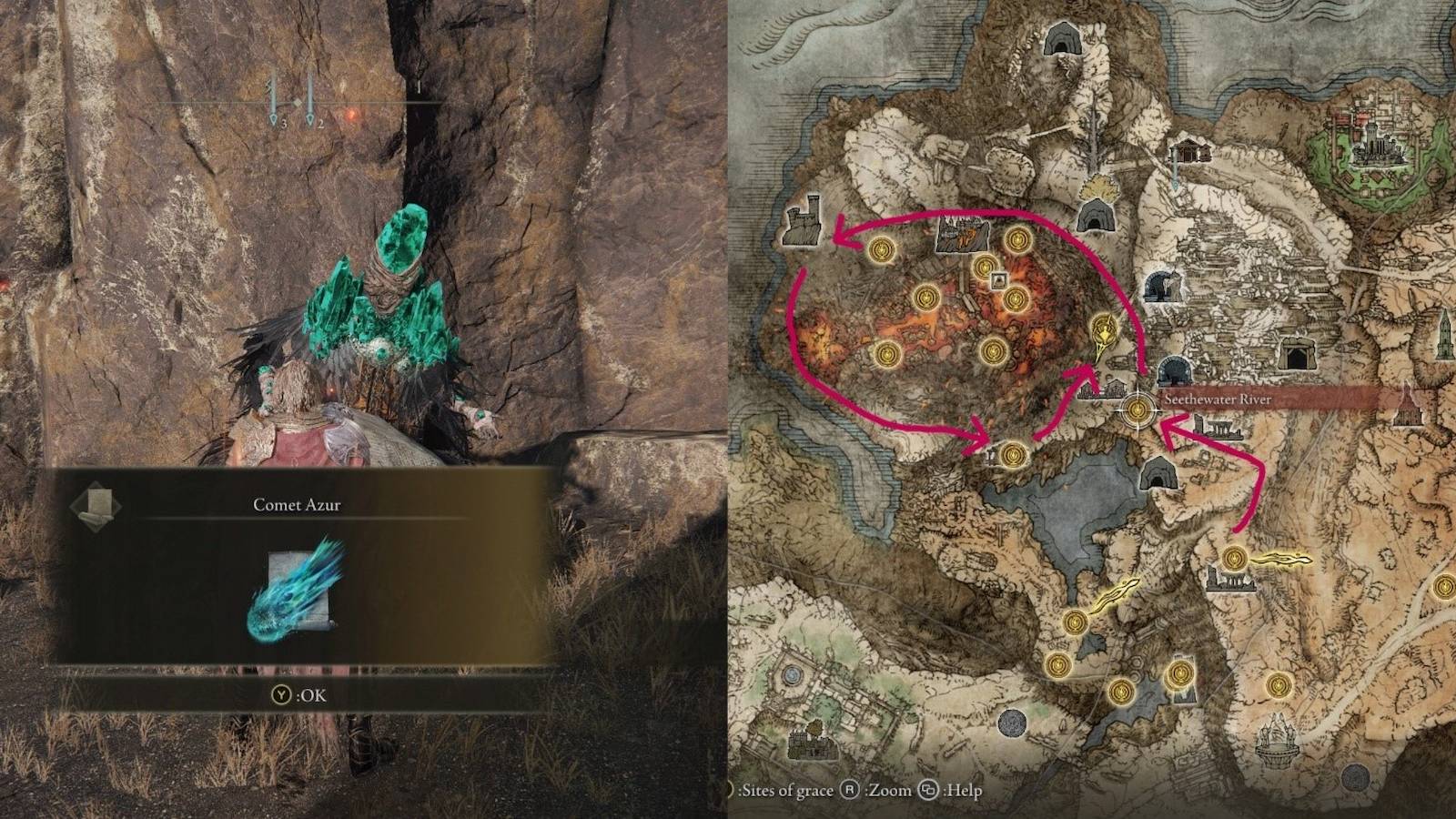Select the stone ruins icon below the river label
The width and height of the screenshot is (1456, 819).
pos(1219,429)
